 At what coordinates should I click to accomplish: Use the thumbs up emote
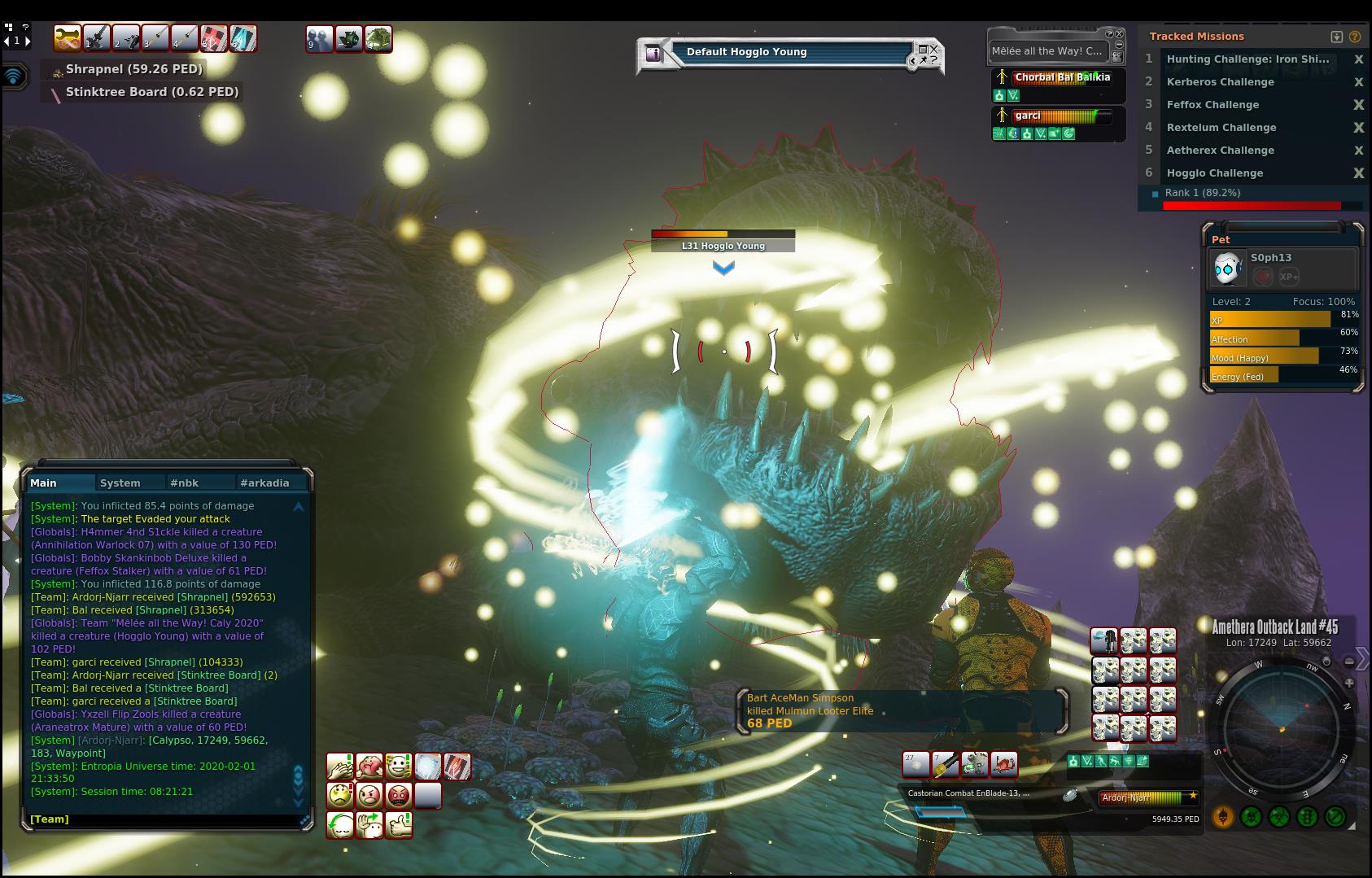point(399,825)
